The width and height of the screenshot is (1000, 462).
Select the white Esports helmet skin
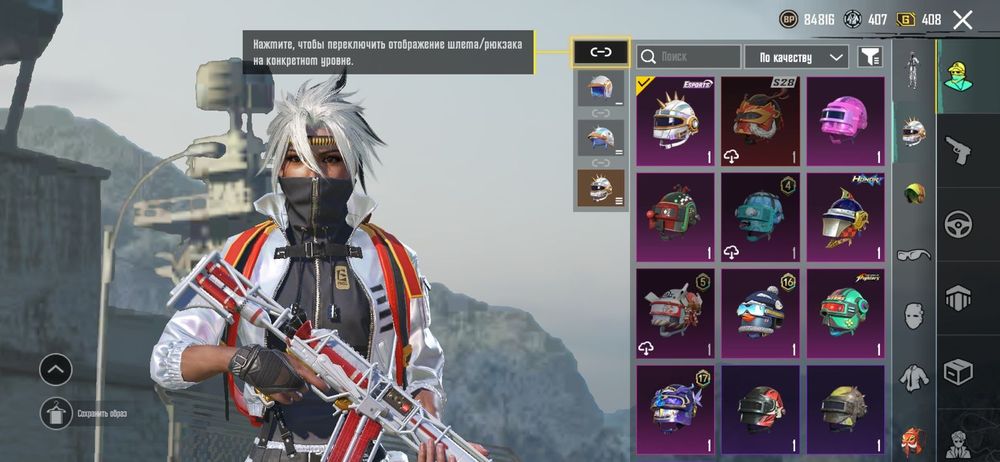point(675,121)
